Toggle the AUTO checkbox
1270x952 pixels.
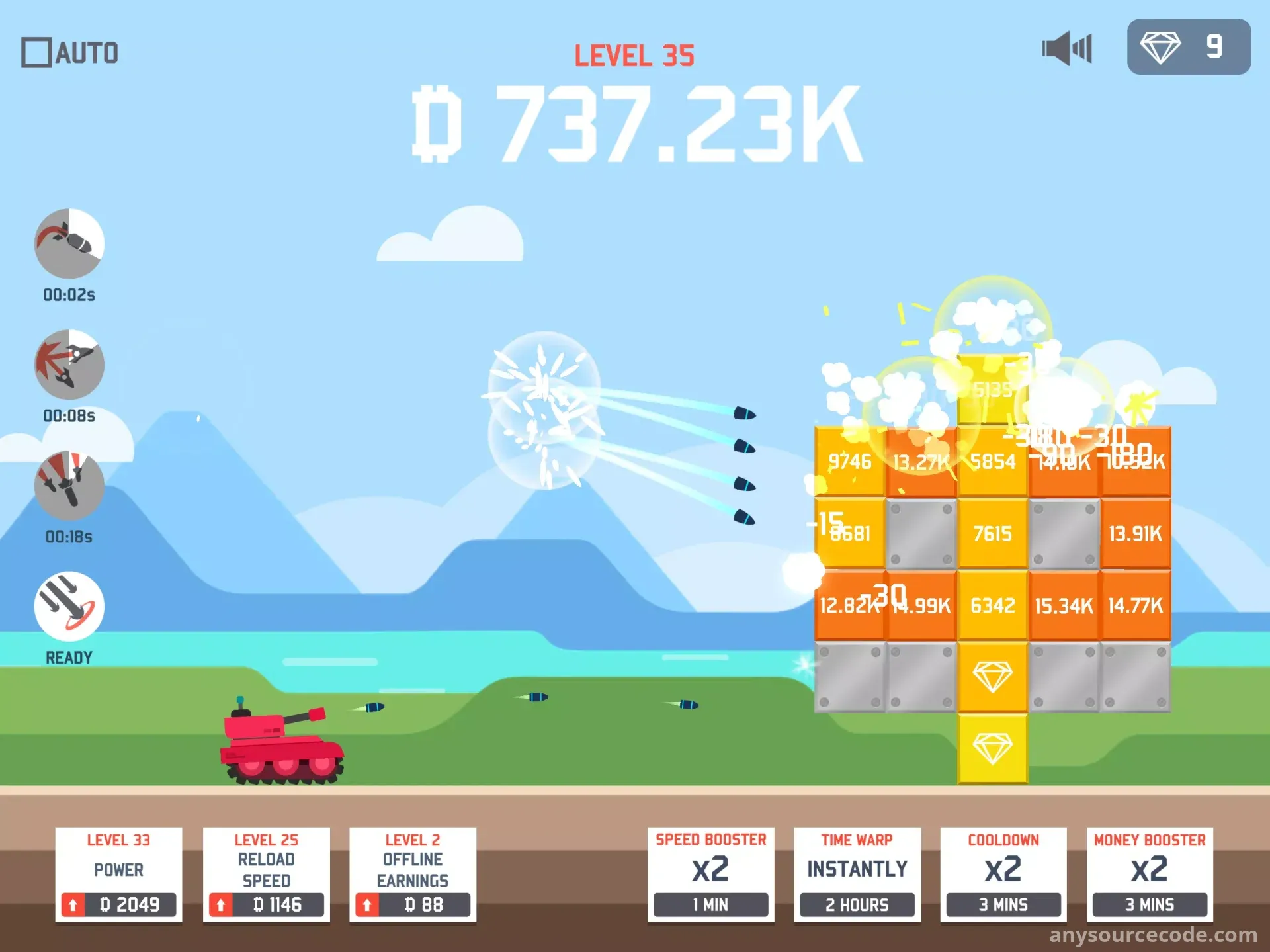point(36,53)
